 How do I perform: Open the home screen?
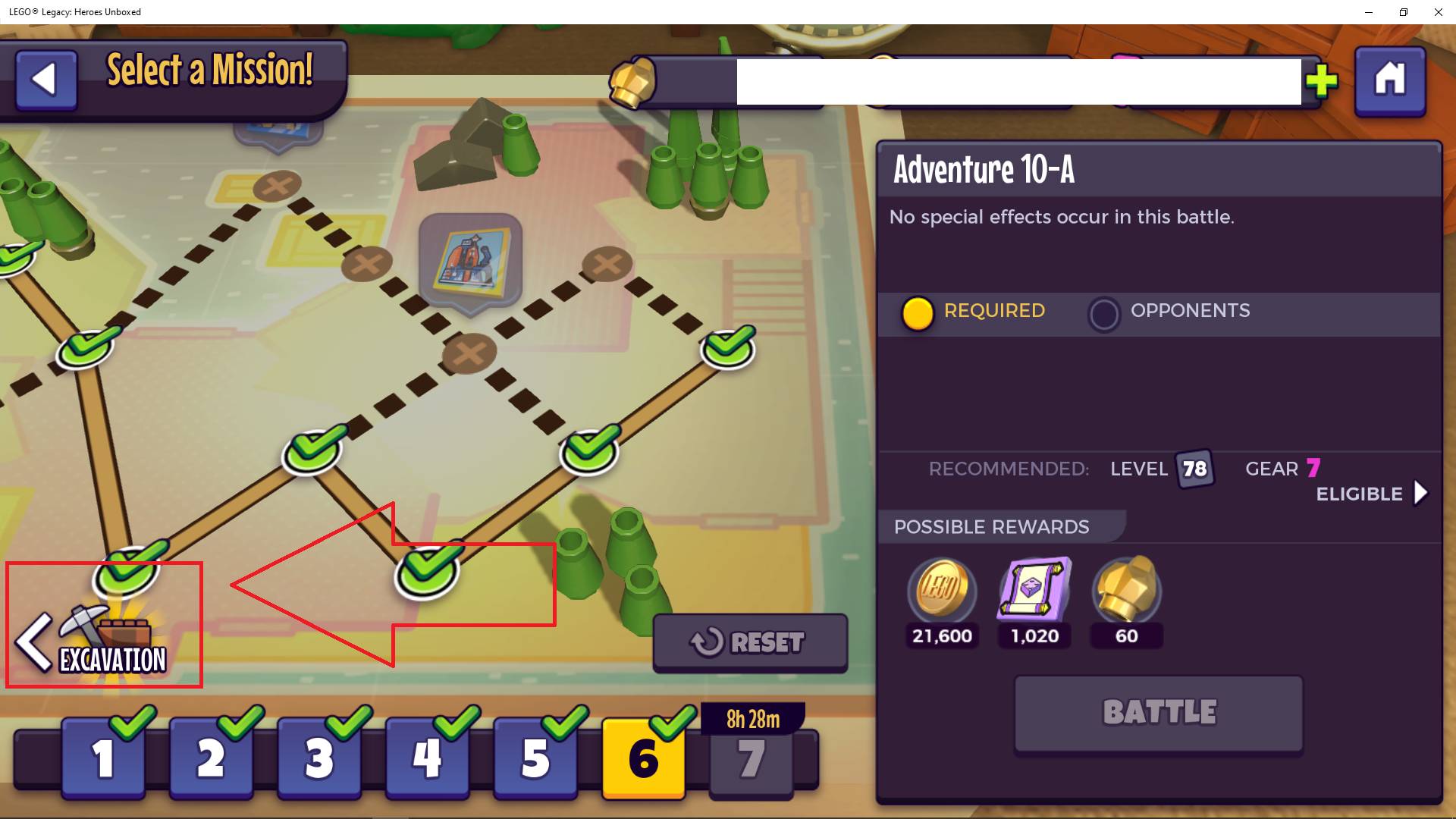[1390, 80]
